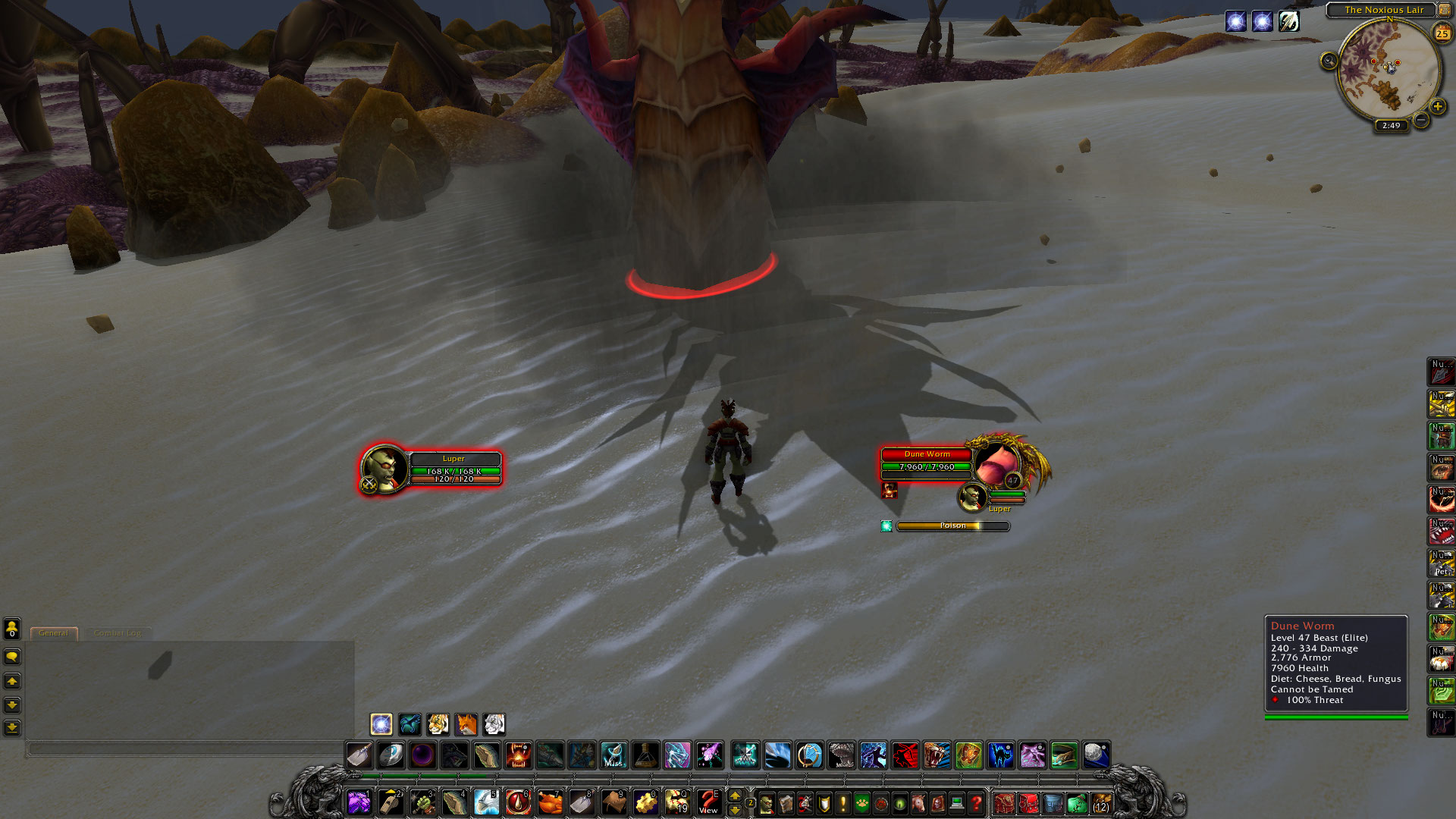Open the calendar showing the date 25
The image size is (1456, 819).
click(x=1441, y=33)
